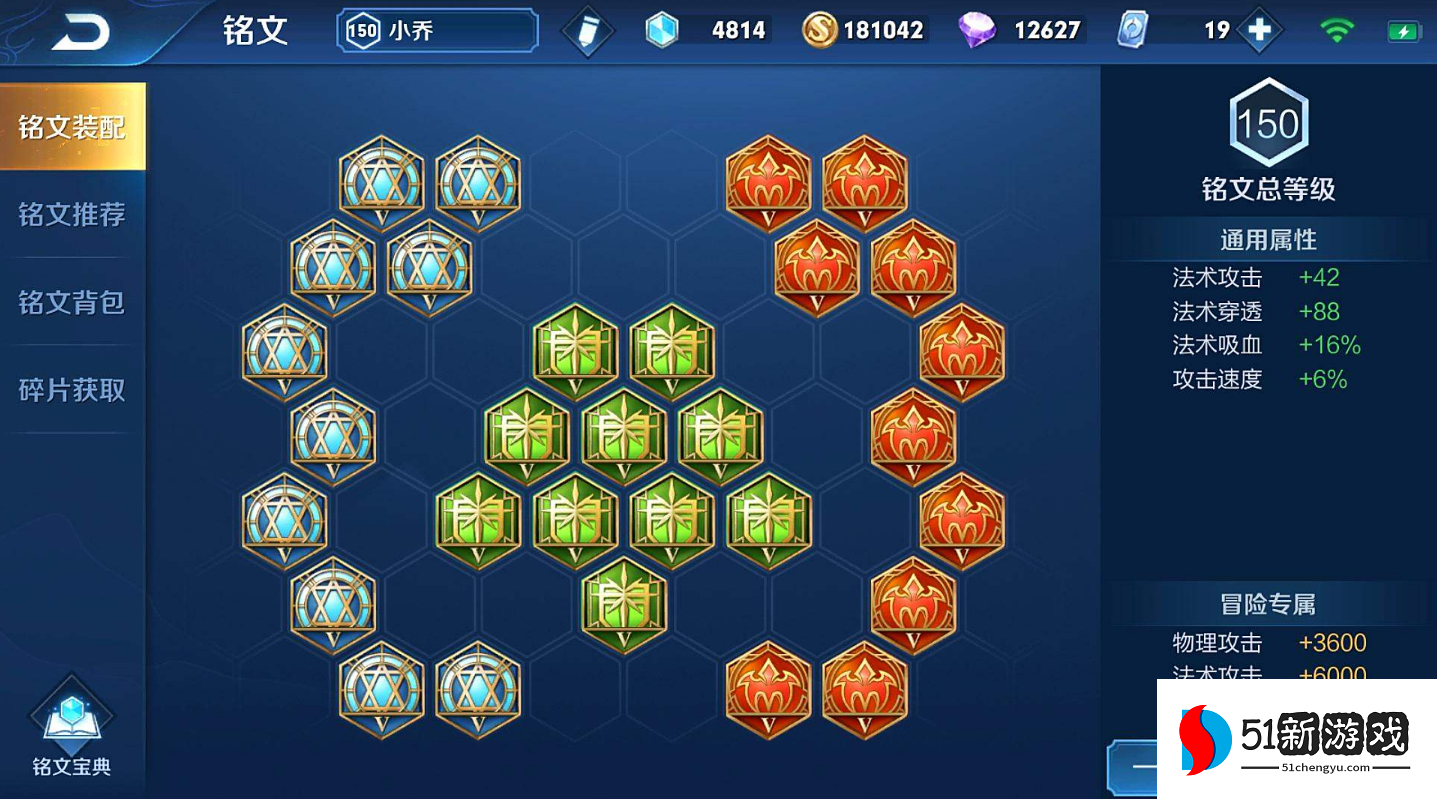Image resolution: width=1437 pixels, height=799 pixels.
Task: Select the bottom single green rune
Action: 624,605
